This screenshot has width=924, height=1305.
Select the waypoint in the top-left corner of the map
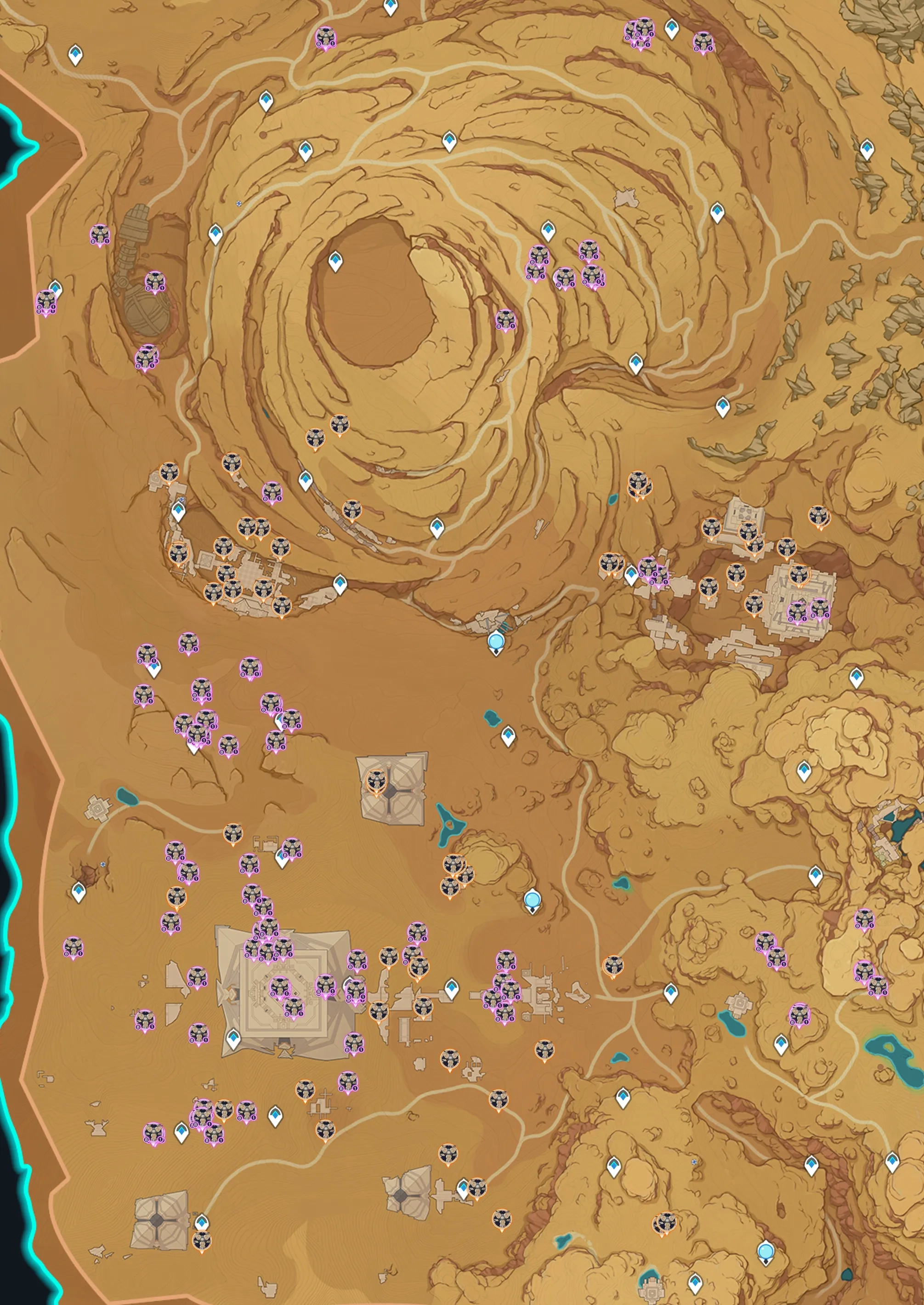pyautogui.click(x=76, y=55)
